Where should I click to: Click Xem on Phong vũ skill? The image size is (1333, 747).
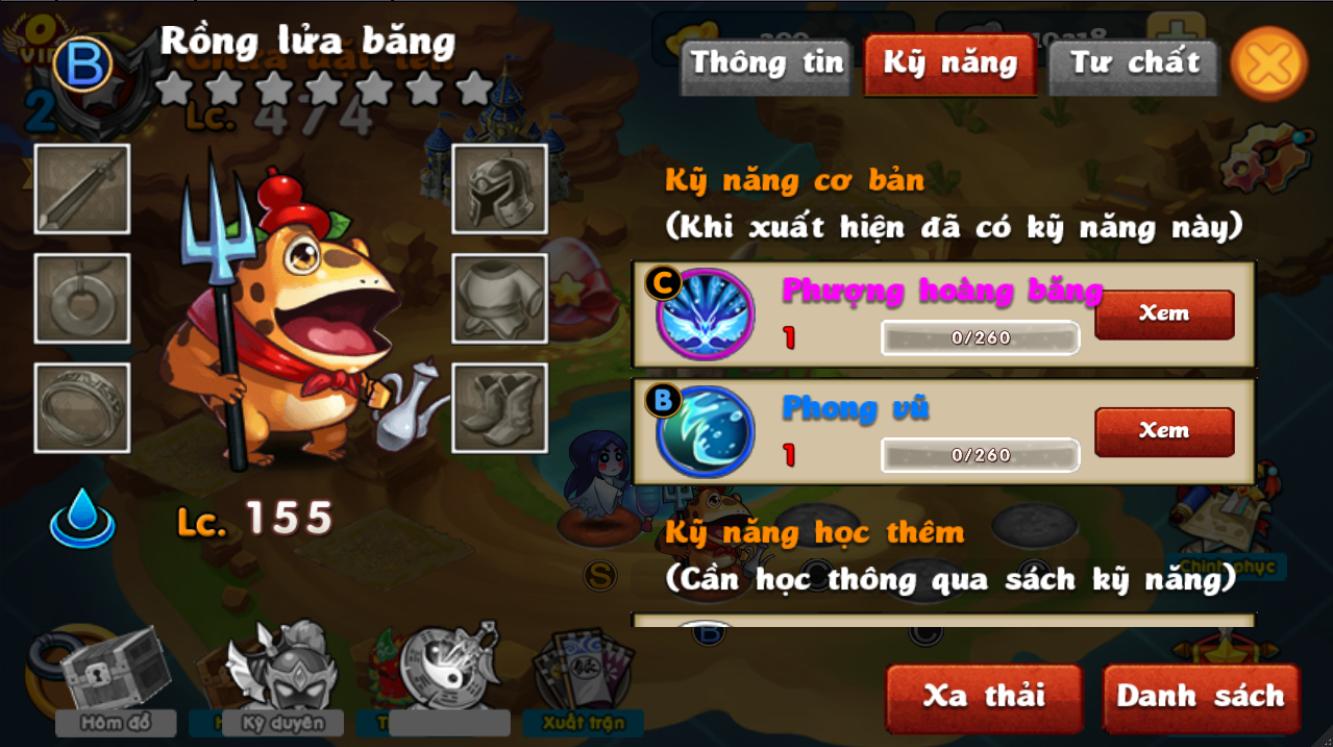pos(1163,430)
